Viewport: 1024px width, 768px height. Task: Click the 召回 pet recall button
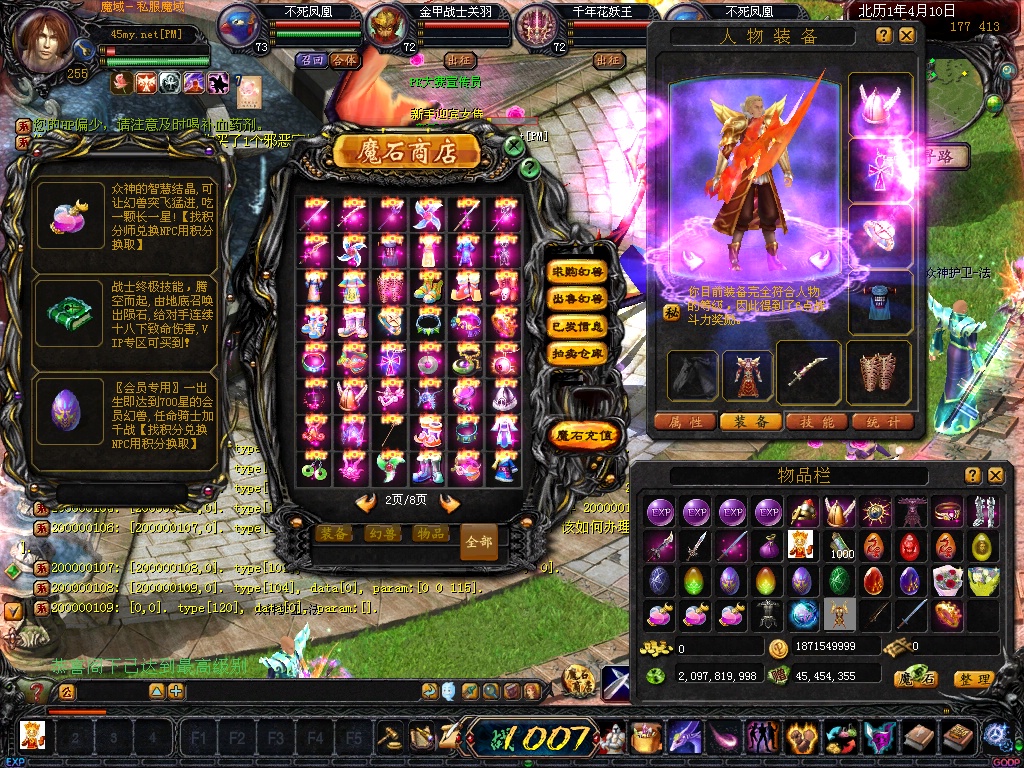312,60
